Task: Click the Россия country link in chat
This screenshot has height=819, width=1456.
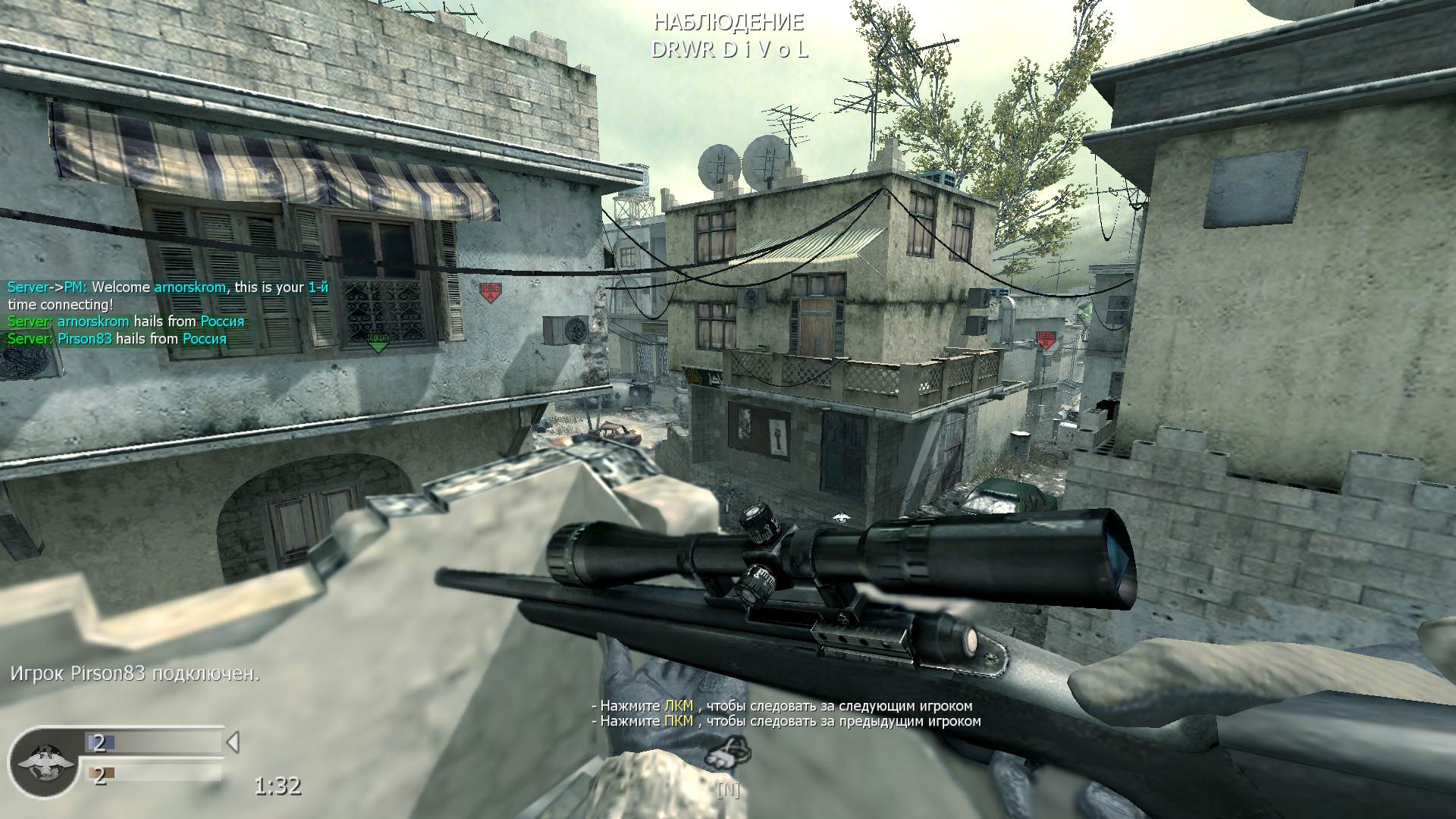Action: click(x=224, y=321)
